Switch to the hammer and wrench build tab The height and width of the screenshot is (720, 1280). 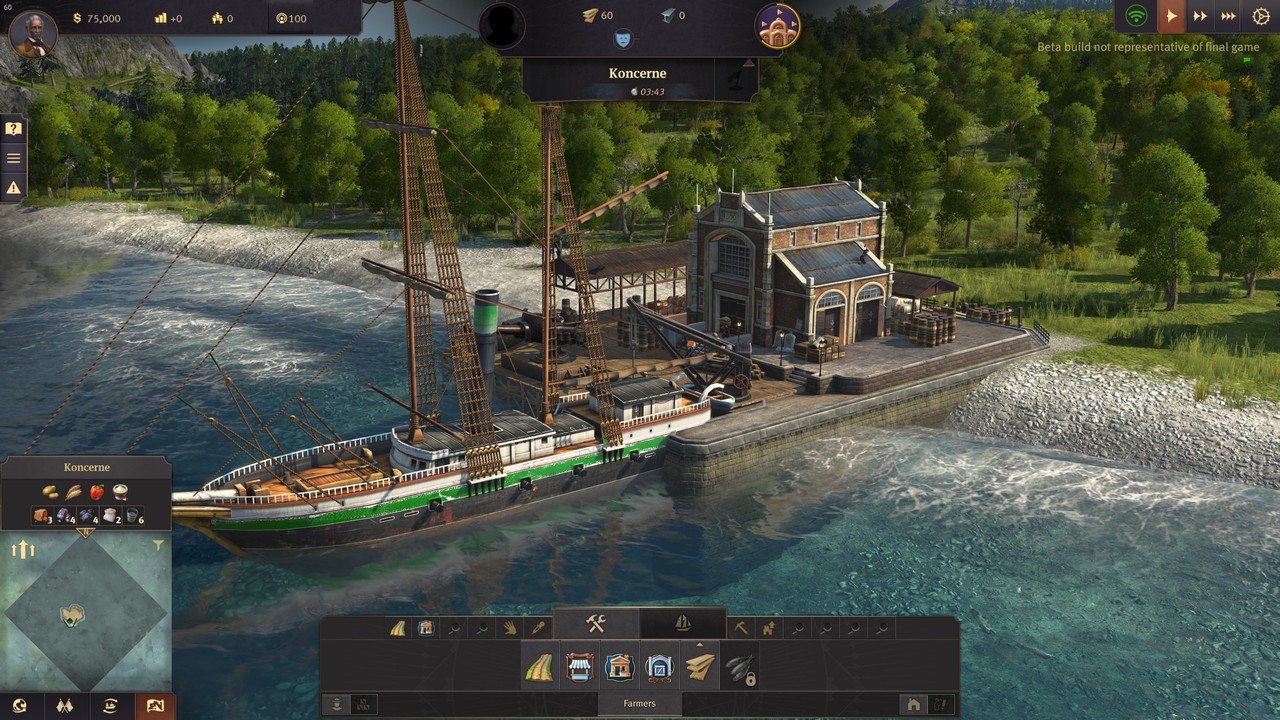click(x=596, y=624)
